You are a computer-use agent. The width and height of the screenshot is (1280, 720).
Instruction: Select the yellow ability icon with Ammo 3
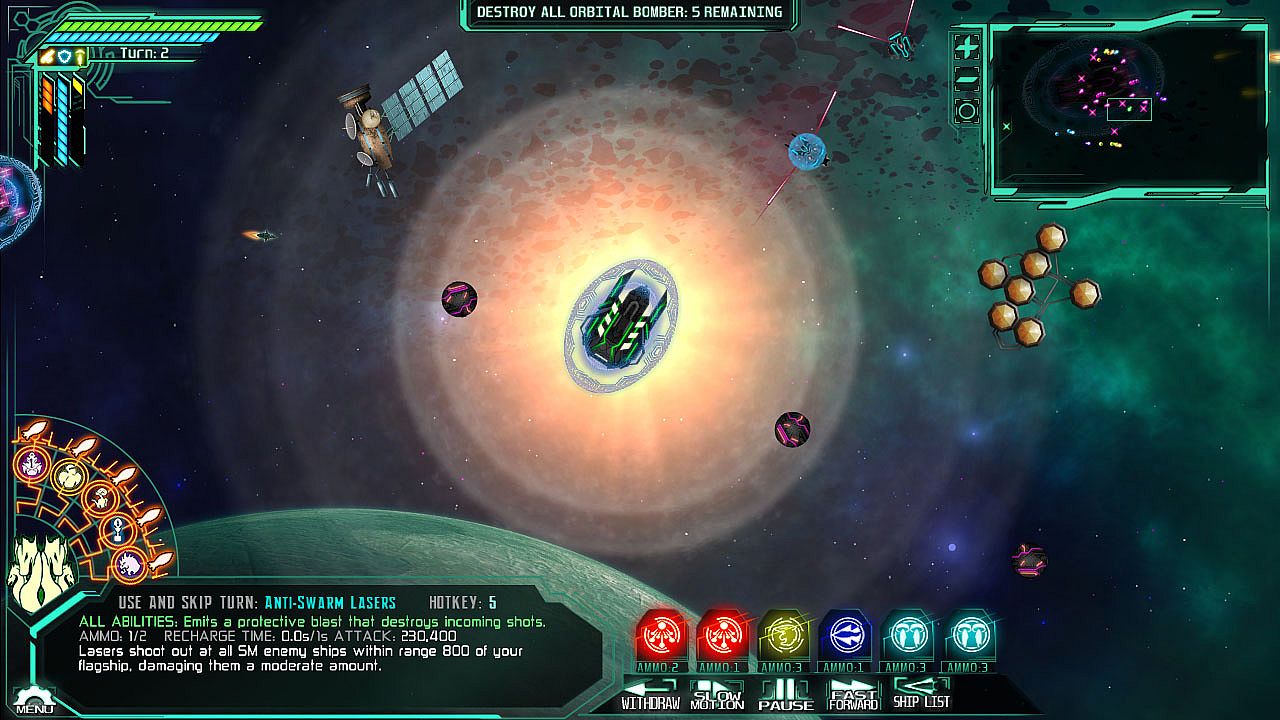coord(785,635)
